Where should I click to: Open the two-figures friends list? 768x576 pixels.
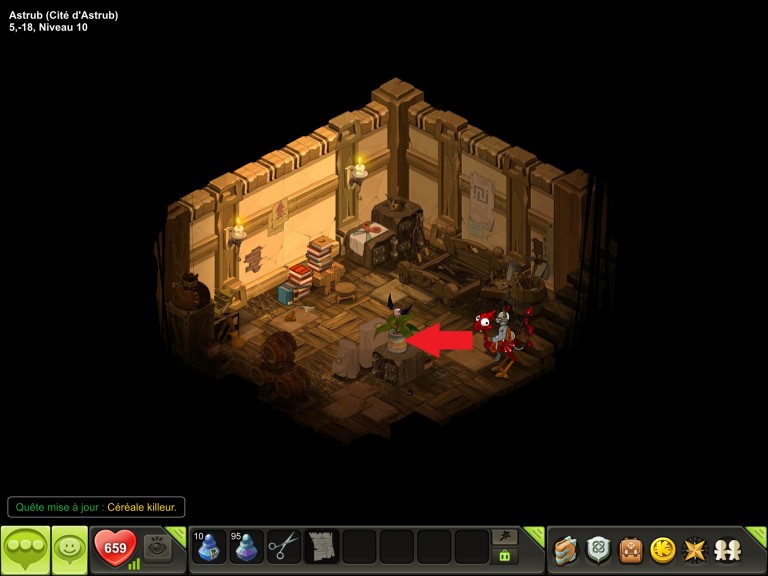(727, 549)
